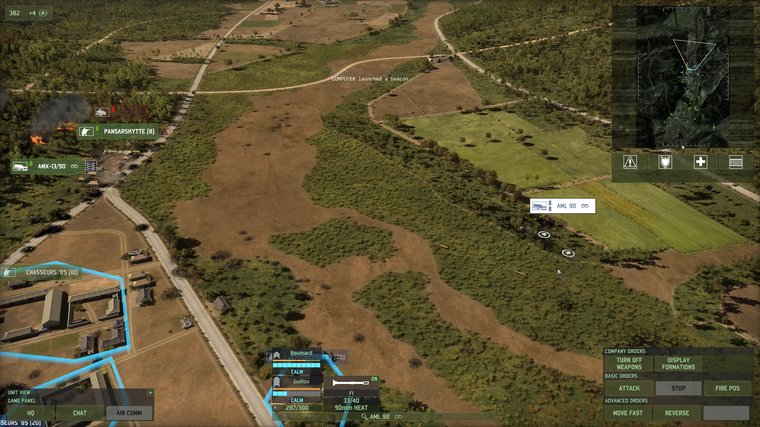Image resolution: width=760 pixels, height=427 pixels.
Task: Activate the warning triangle icon under the minimap
Action: point(630,162)
